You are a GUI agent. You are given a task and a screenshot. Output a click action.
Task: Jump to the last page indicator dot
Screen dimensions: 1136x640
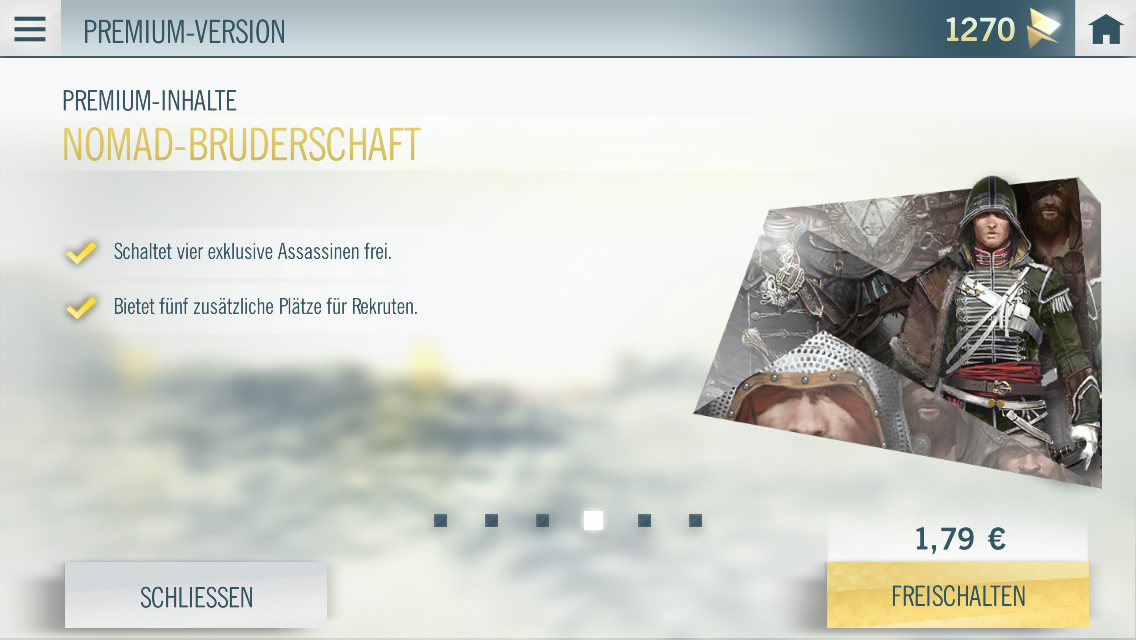click(x=695, y=521)
